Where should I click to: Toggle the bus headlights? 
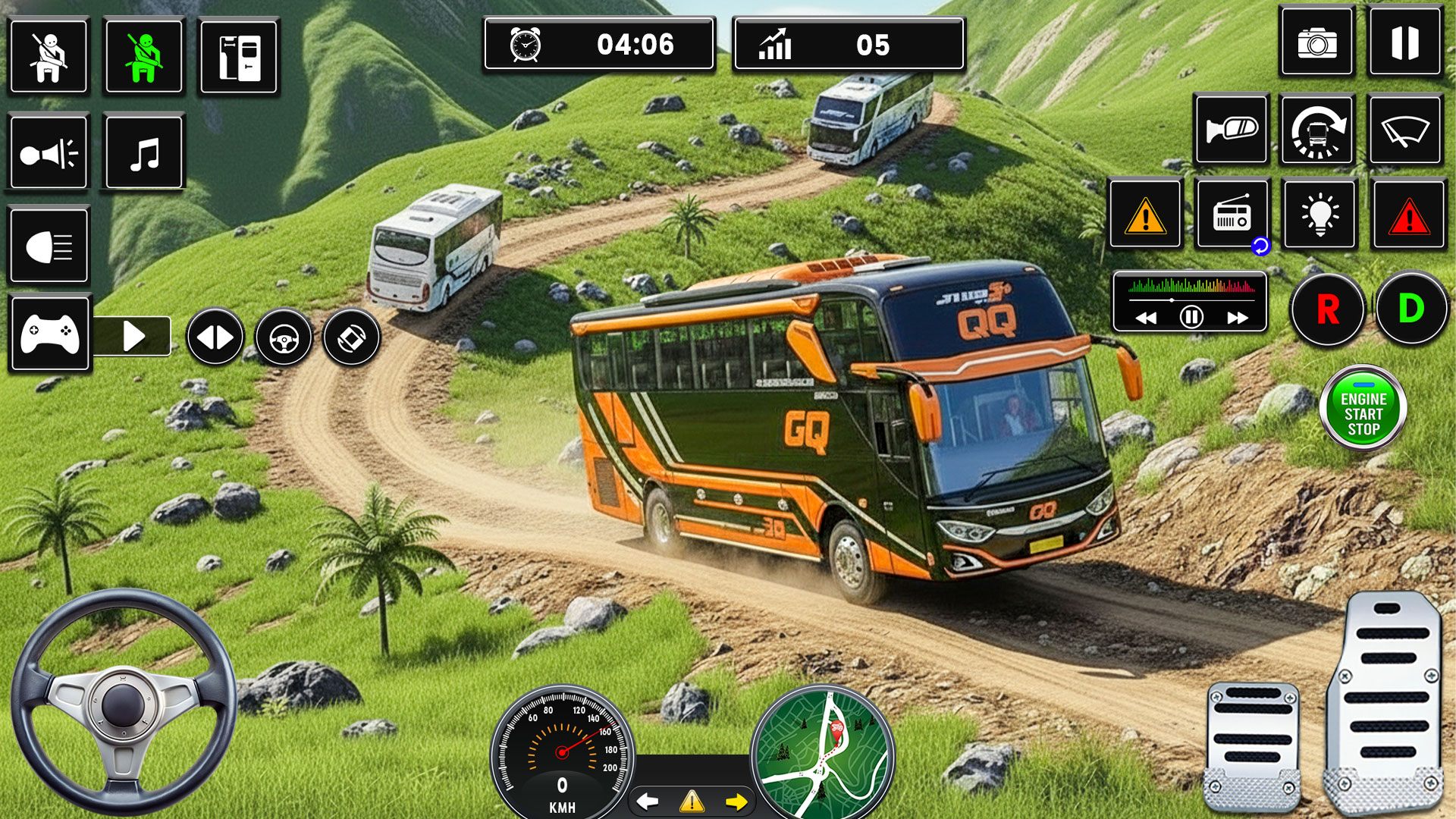(49, 245)
